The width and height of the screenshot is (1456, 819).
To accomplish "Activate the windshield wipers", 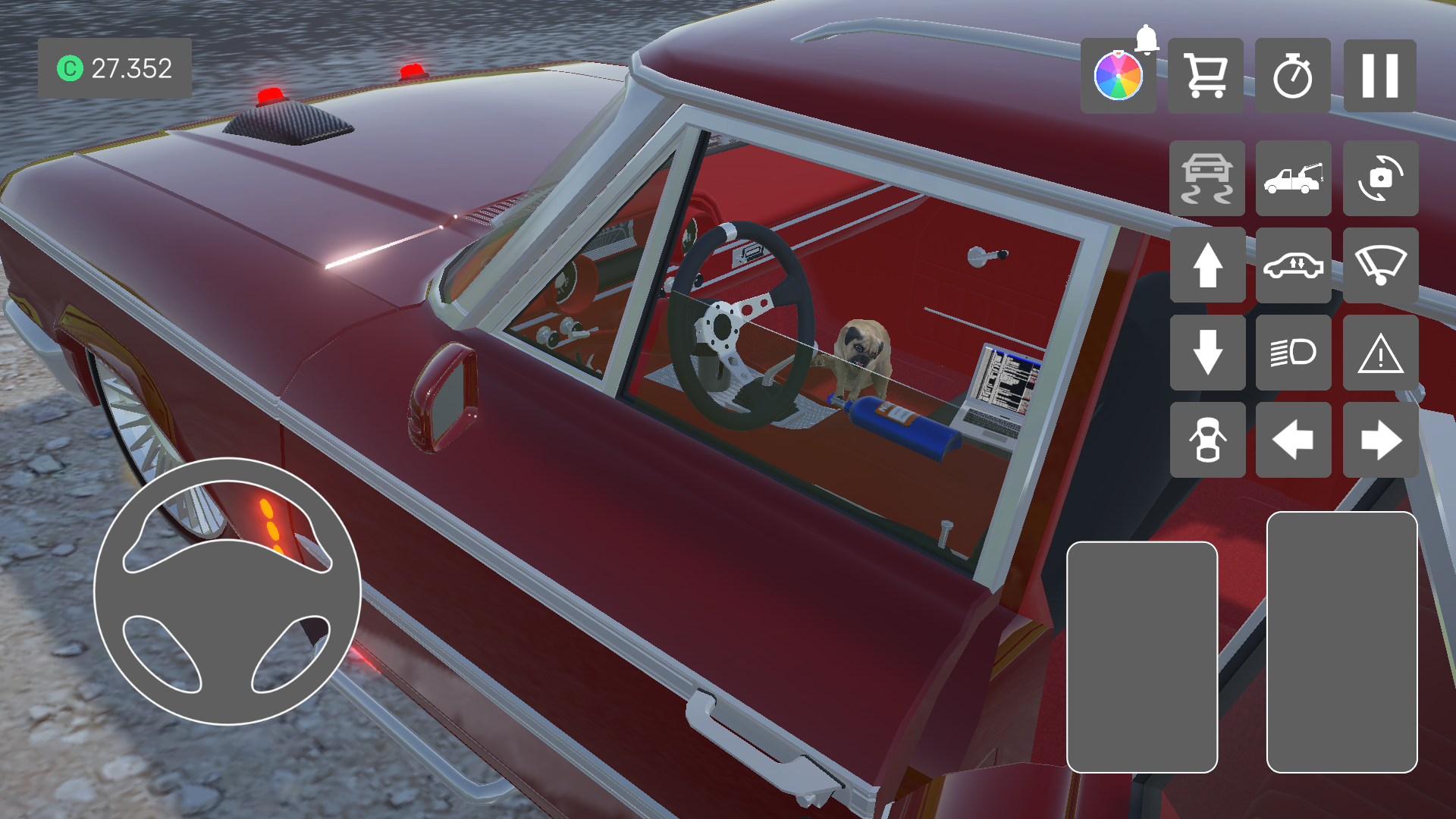I will pyautogui.click(x=1379, y=265).
